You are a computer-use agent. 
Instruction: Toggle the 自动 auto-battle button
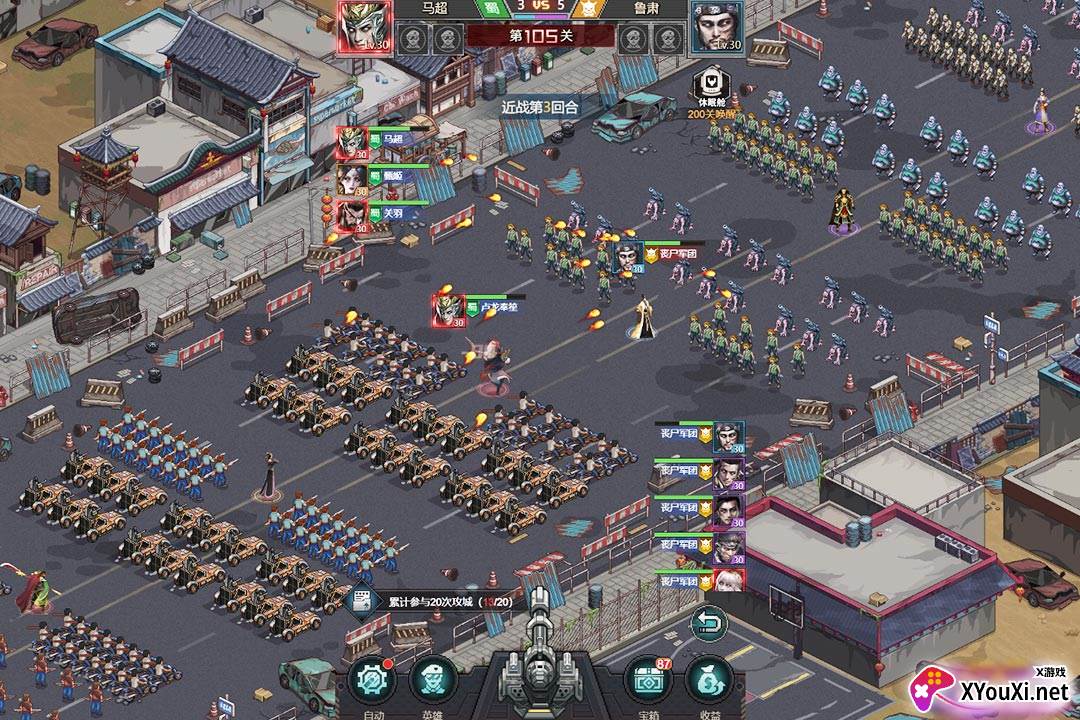(372, 681)
